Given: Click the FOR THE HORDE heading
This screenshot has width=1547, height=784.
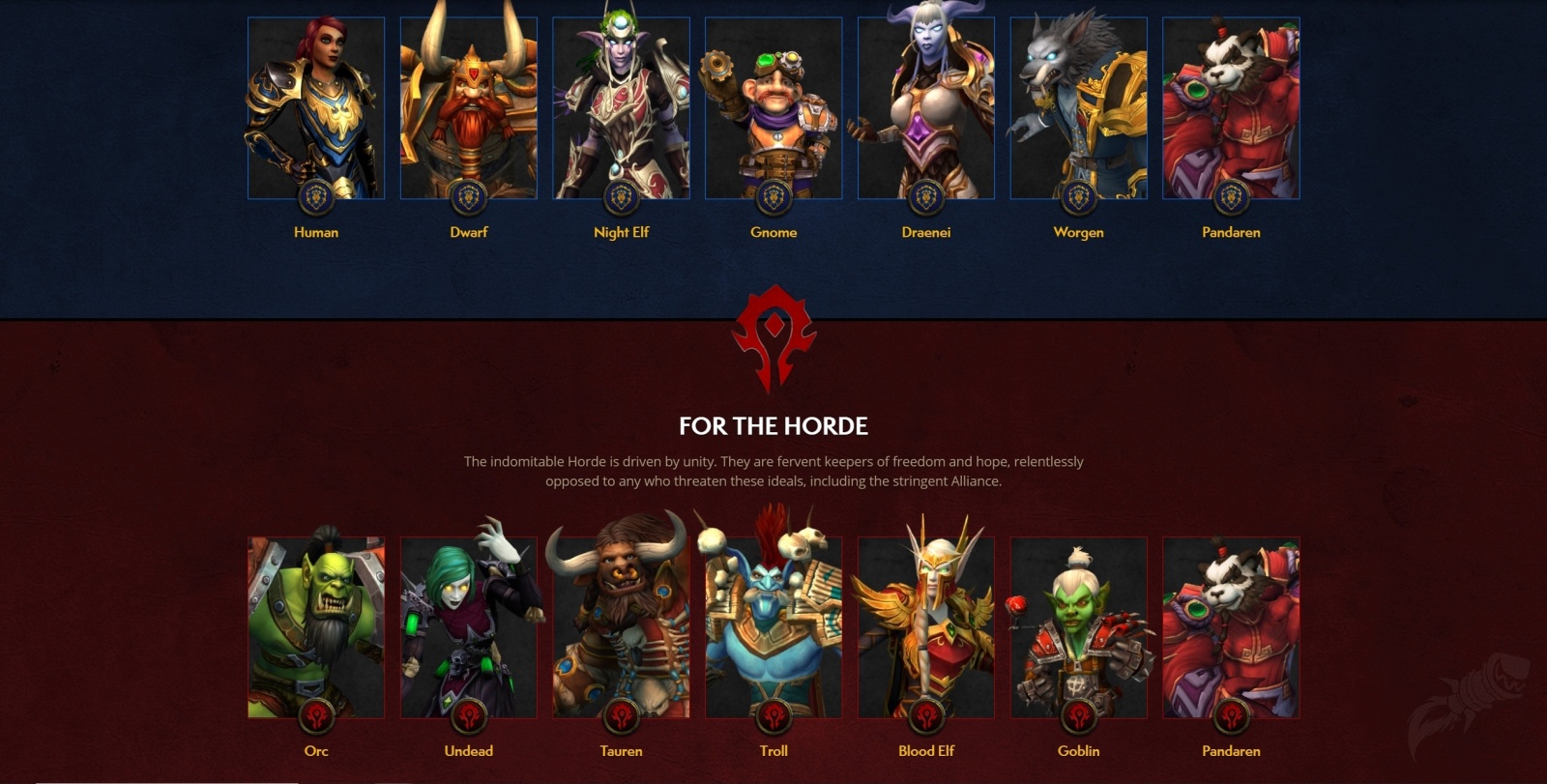Looking at the screenshot, I should tap(773, 423).
